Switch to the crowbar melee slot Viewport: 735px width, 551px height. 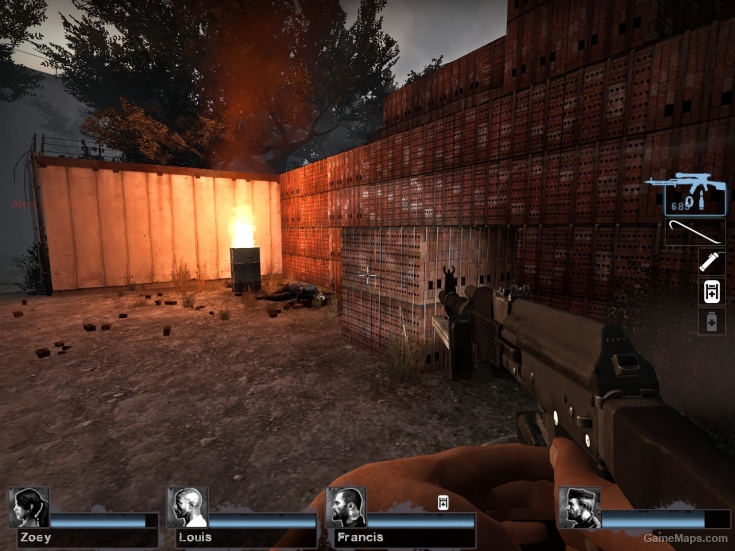694,234
